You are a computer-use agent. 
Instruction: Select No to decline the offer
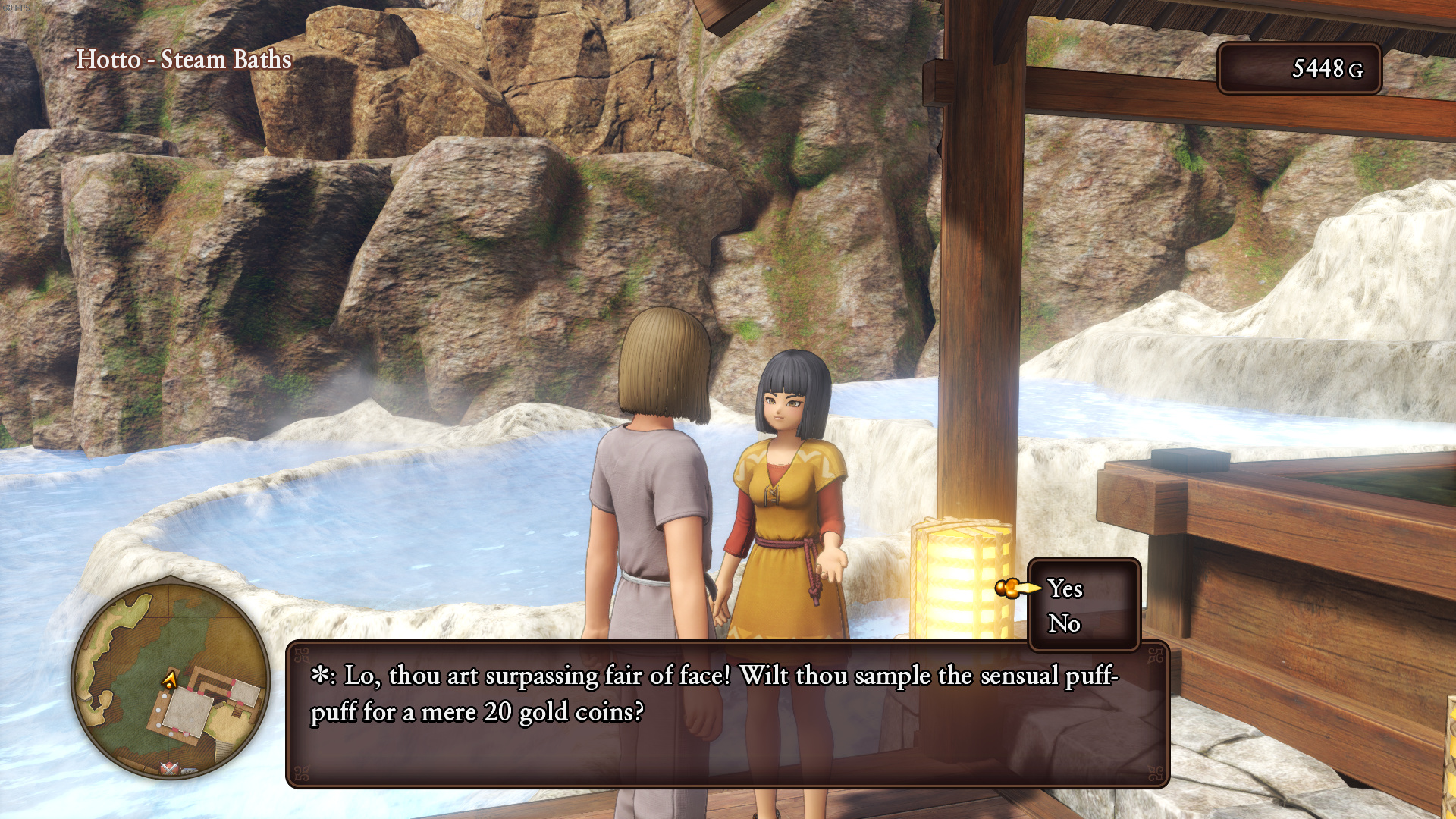pos(1064,624)
